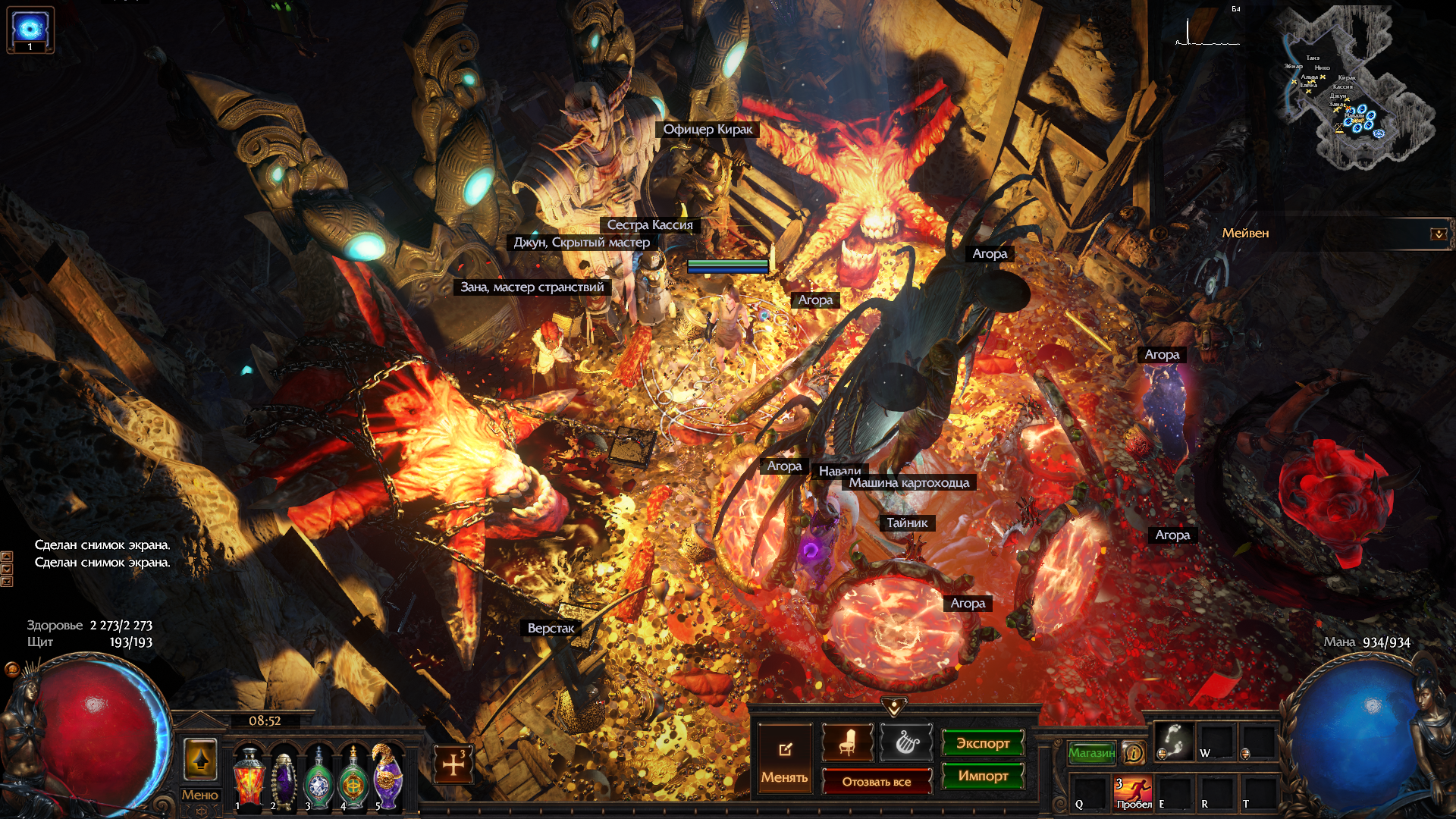
Task: Click the red Отозвать все button
Action: click(877, 782)
